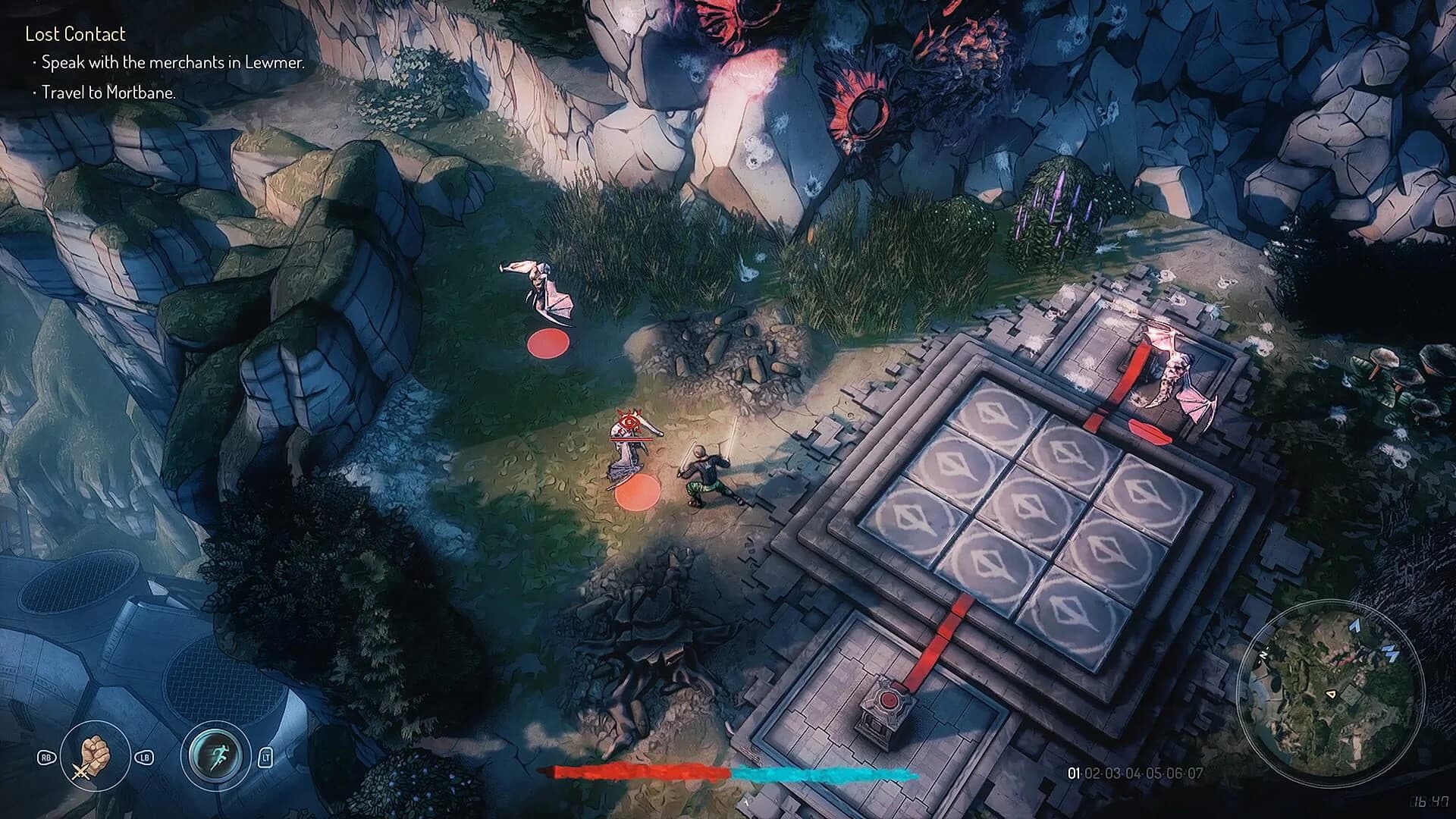Screen dimensions: 1456x819
Task: Toggle chapter marker 04 in the sequence
Action: (x=1134, y=773)
